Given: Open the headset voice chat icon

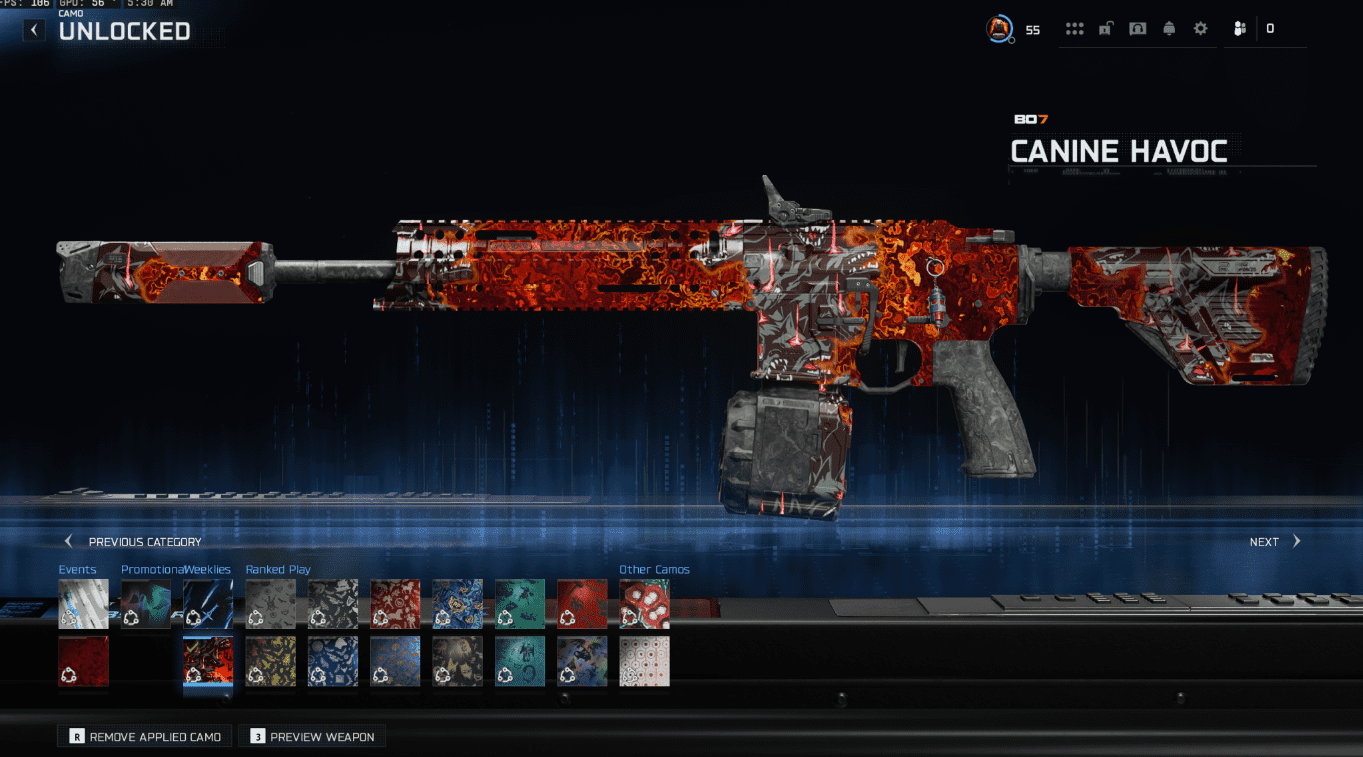Looking at the screenshot, I should click(1137, 29).
